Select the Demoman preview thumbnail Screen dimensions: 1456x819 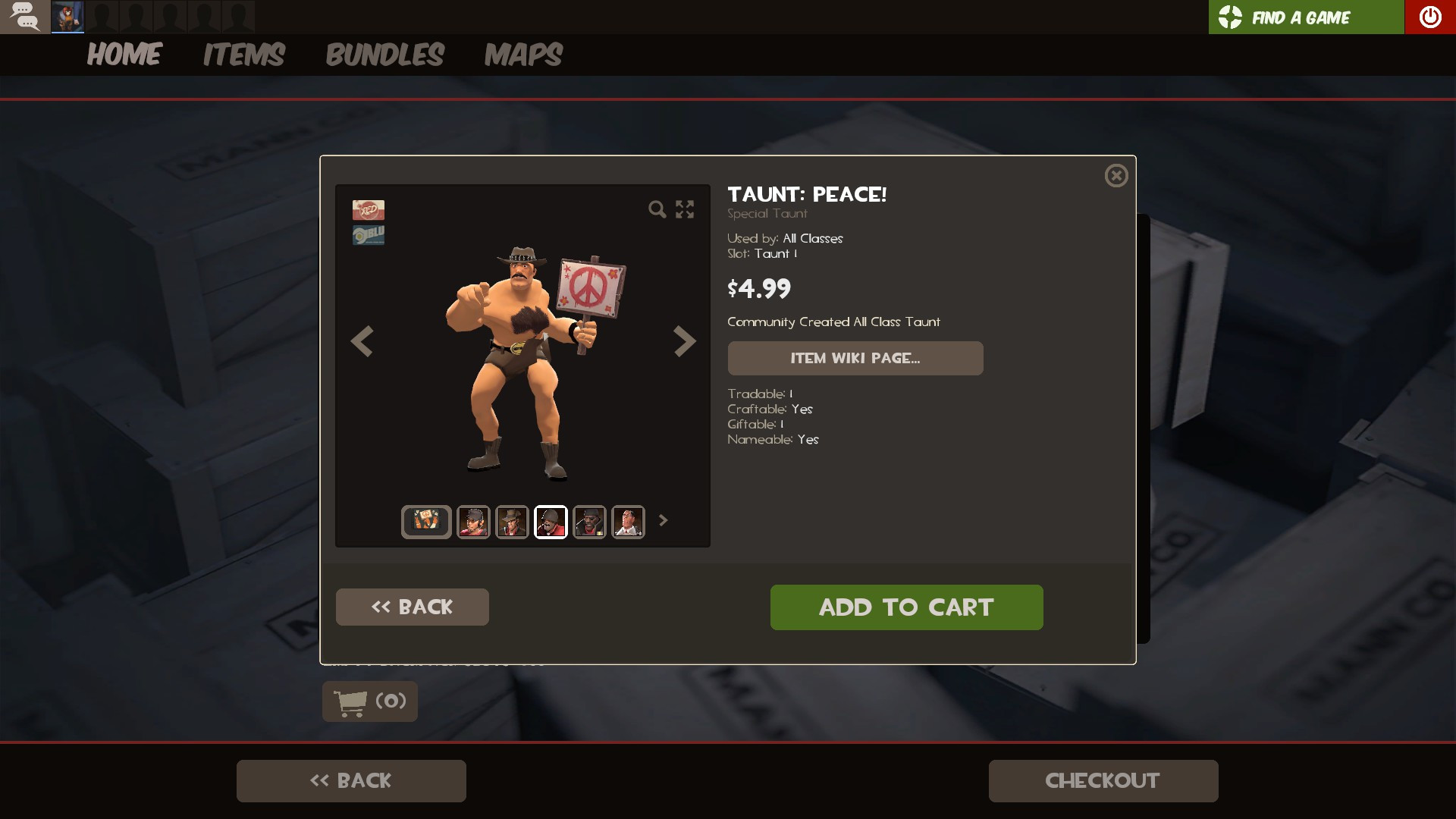pos(591,522)
